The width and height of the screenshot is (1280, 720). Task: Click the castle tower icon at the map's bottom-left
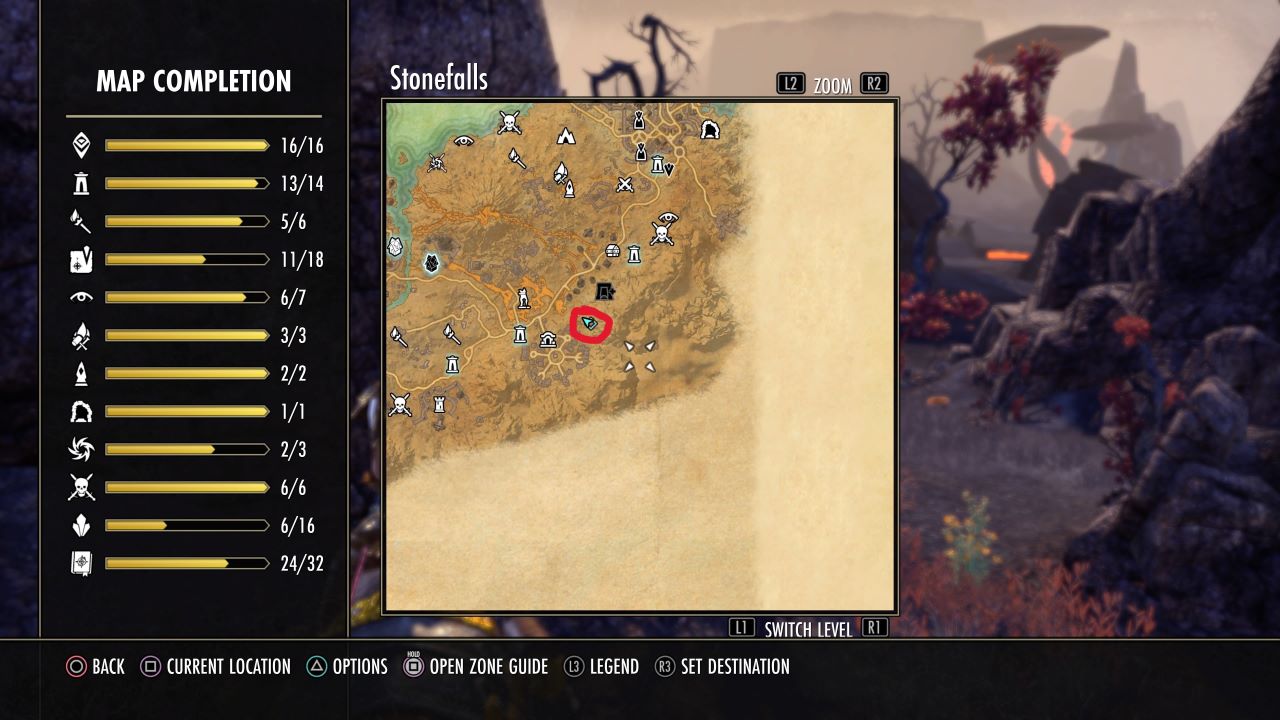(x=440, y=405)
